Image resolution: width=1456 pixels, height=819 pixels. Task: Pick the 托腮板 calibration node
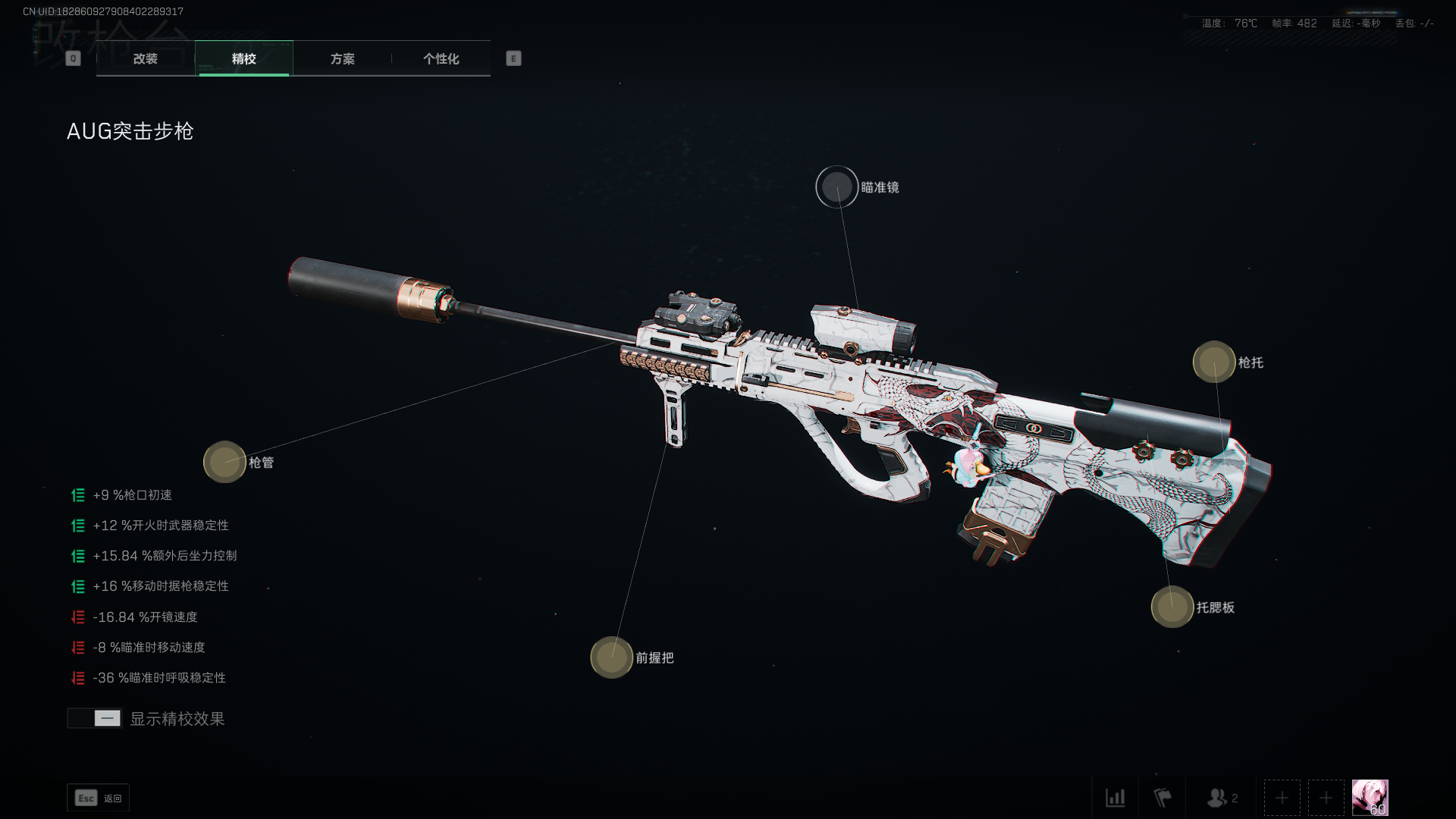1172,607
